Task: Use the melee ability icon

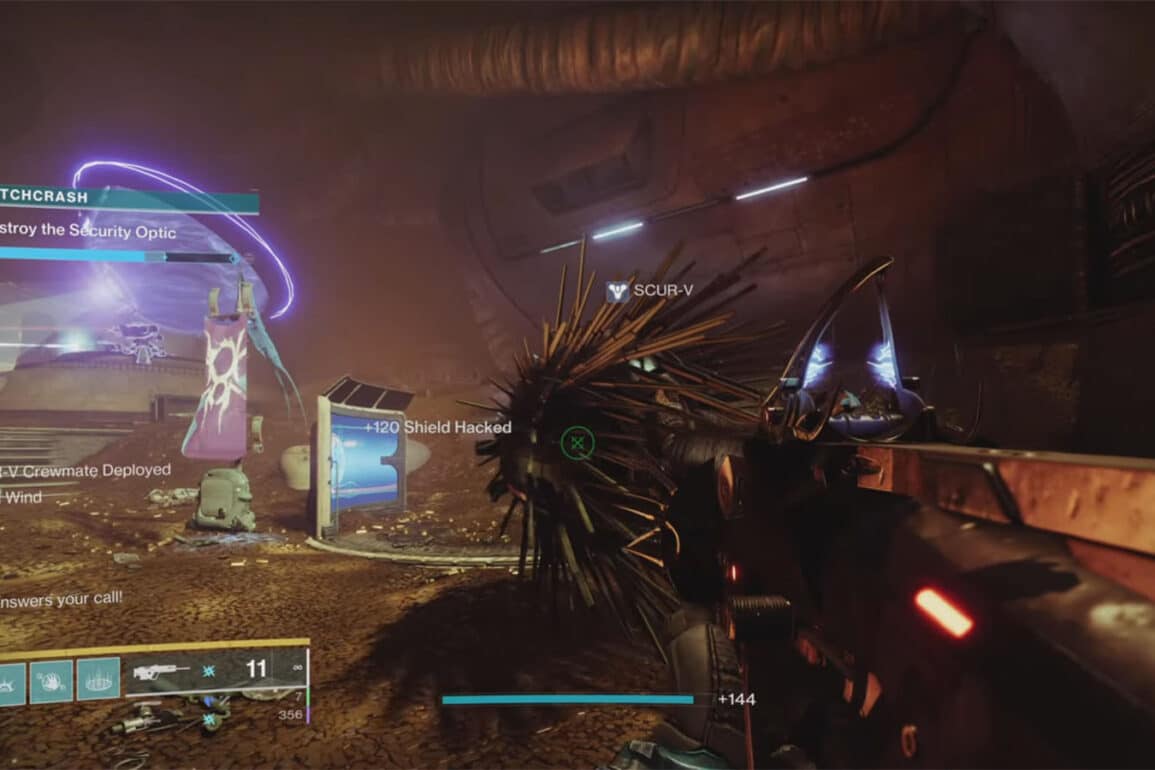Action: [x=52, y=678]
